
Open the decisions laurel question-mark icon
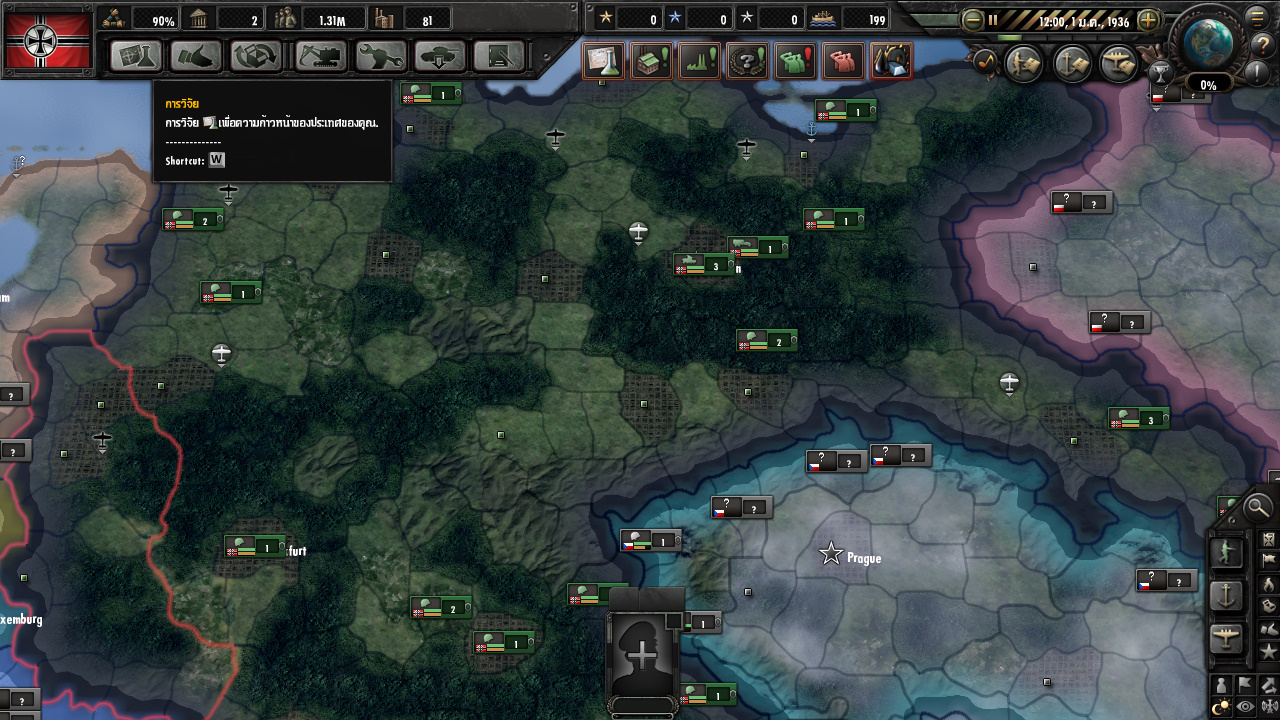pos(746,61)
